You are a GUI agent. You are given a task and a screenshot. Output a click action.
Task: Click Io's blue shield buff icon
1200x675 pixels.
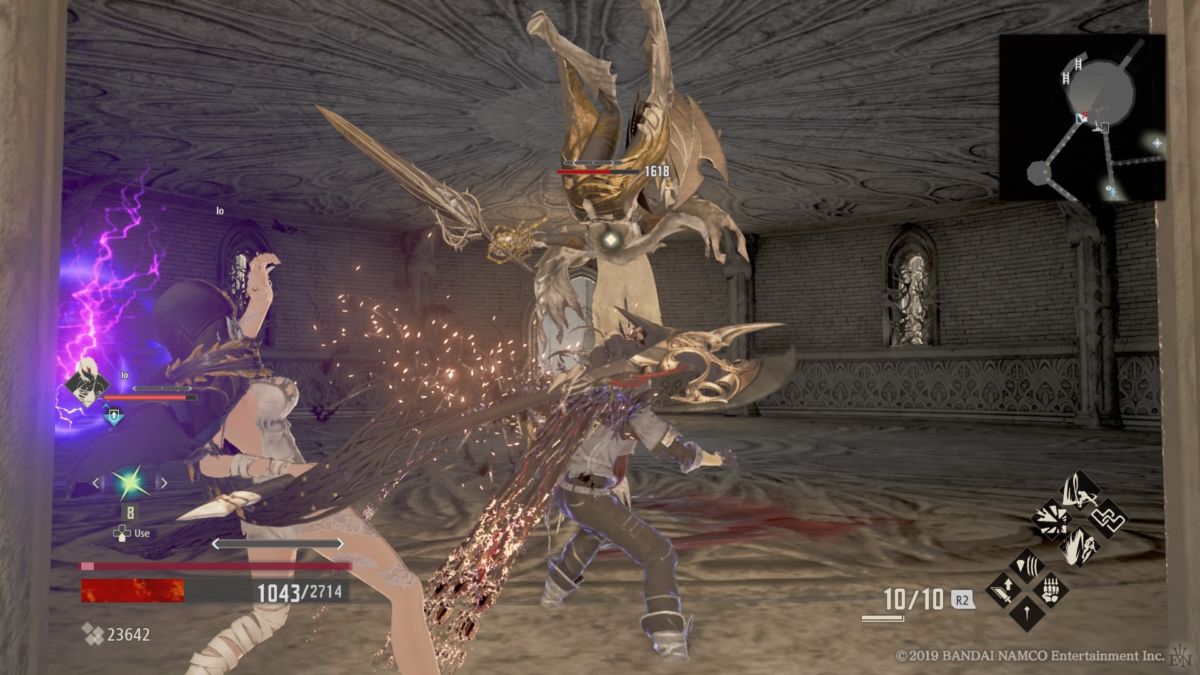tap(116, 414)
